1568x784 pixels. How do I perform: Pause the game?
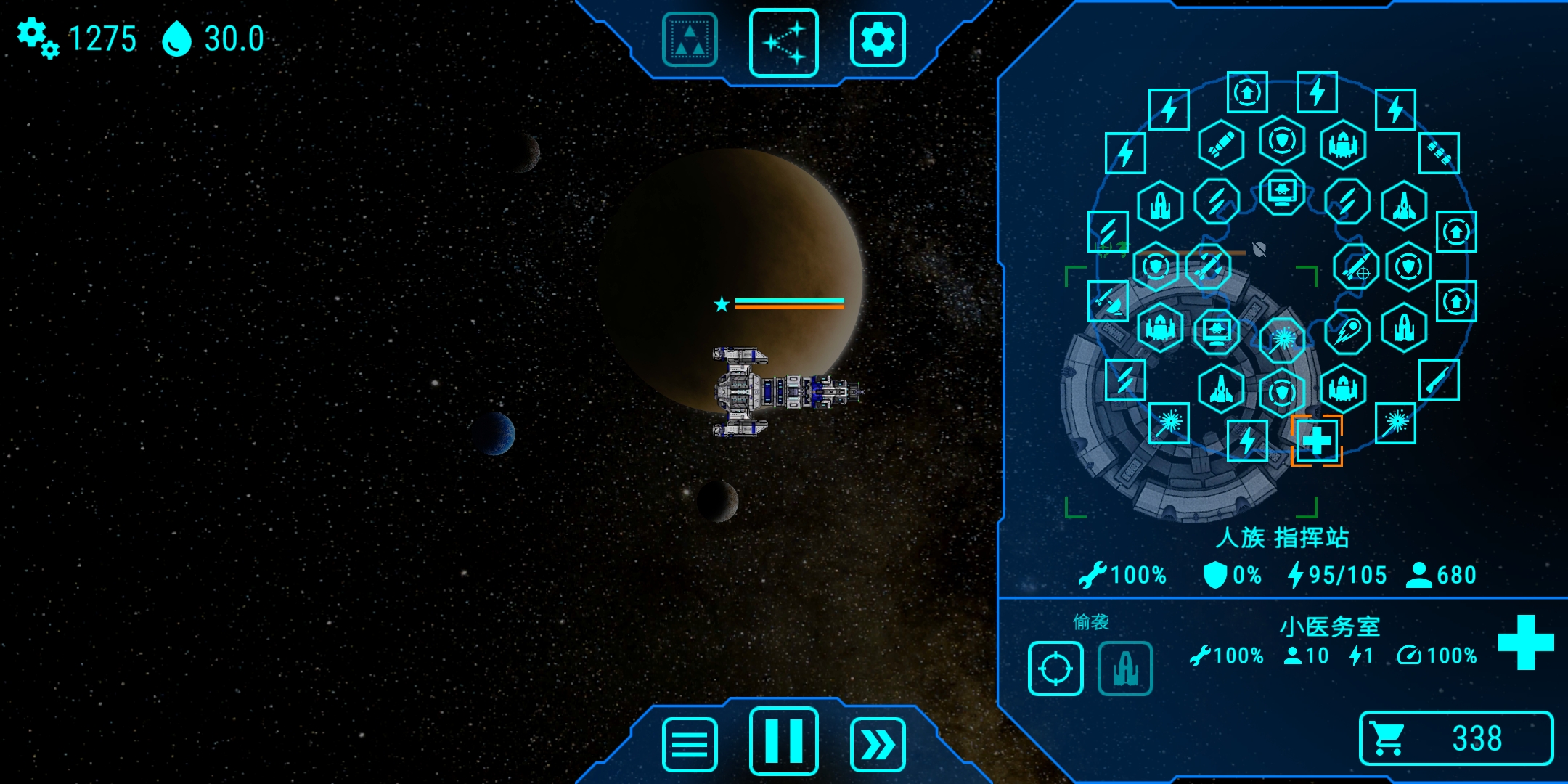click(x=783, y=742)
